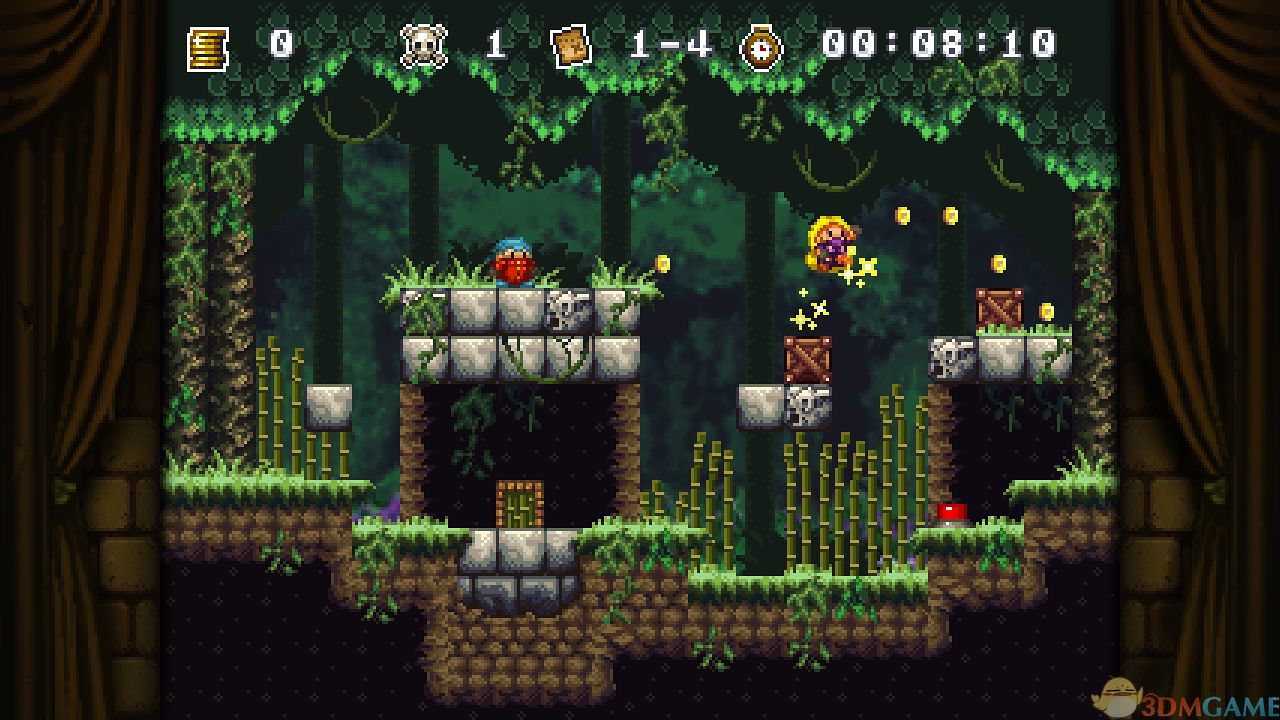Select the skull death counter icon

tap(422, 46)
